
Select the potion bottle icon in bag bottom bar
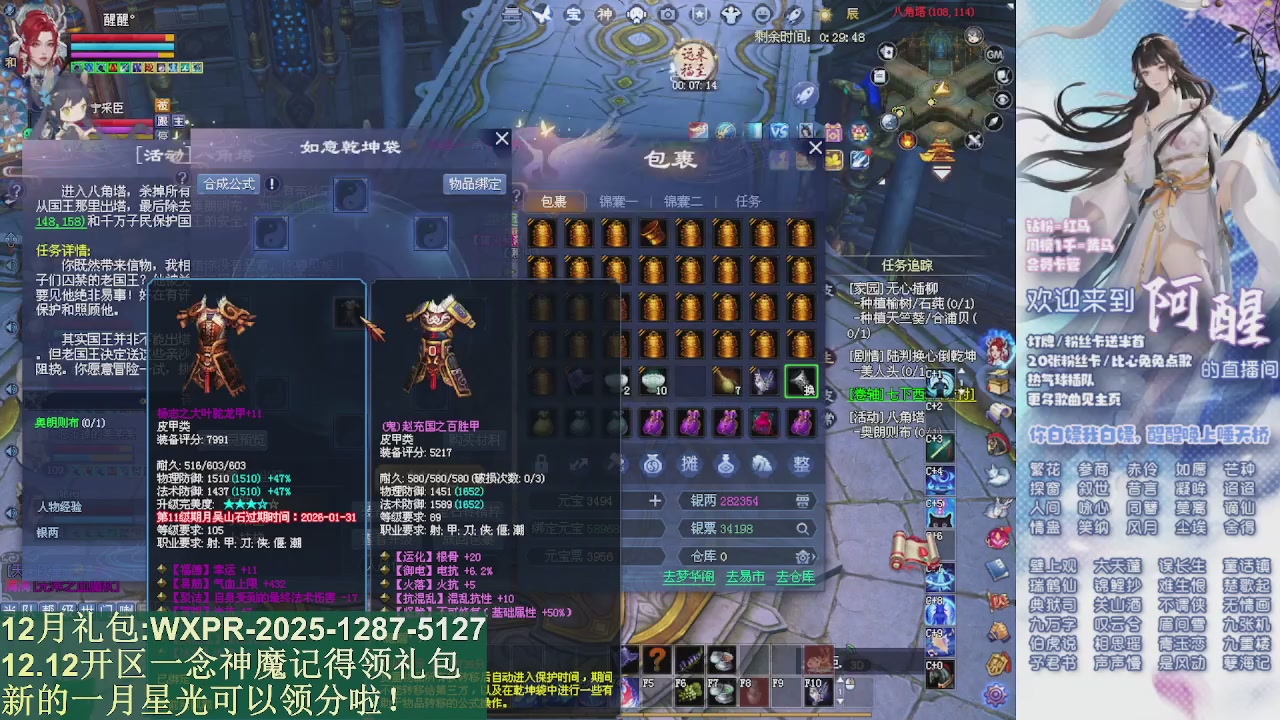tap(726, 465)
